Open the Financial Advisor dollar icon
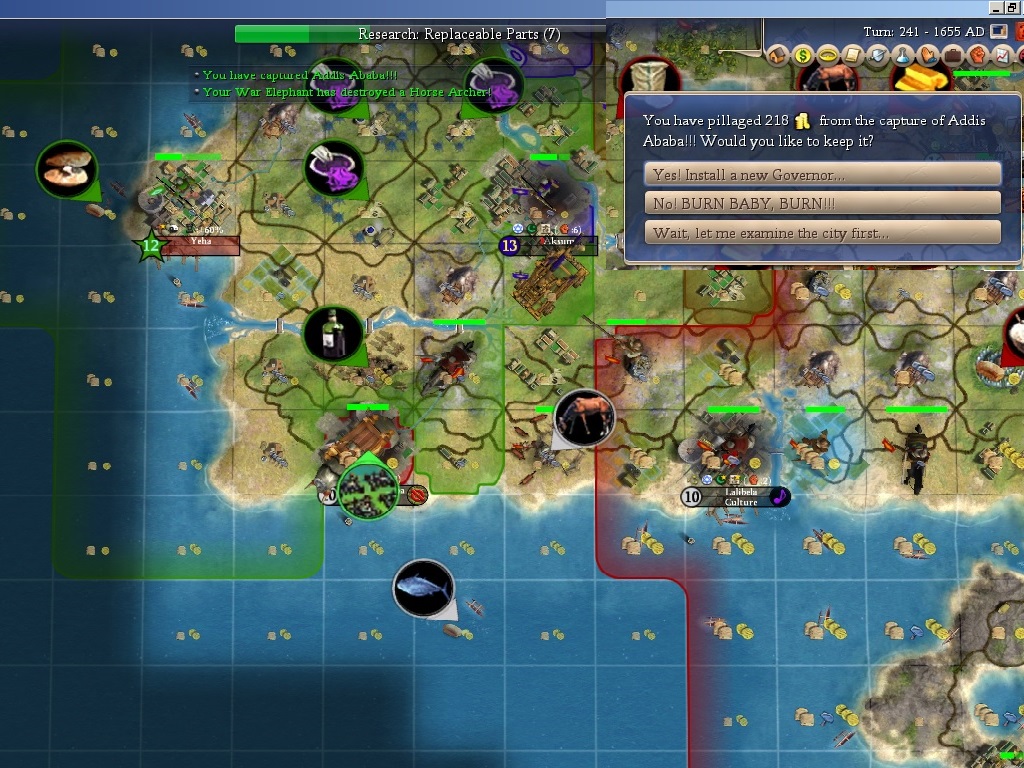 (803, 56)
